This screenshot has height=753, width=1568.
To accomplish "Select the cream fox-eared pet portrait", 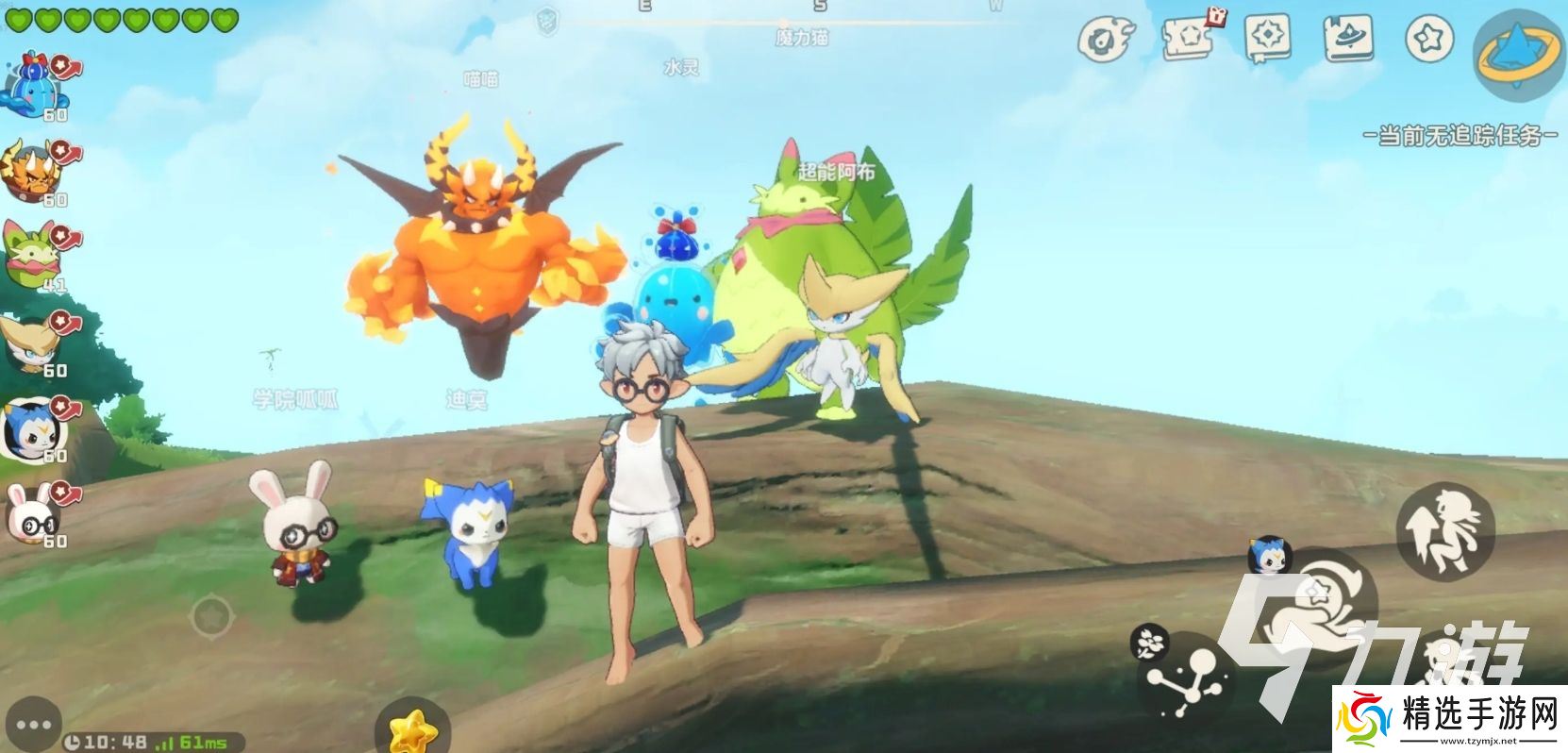I will (32, 342).
